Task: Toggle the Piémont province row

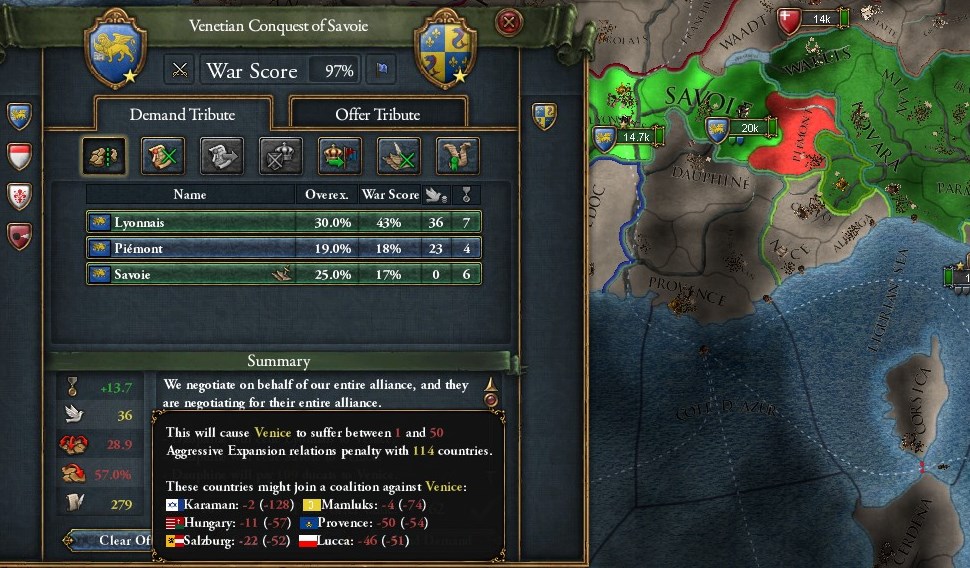Action: coord(284,248)
